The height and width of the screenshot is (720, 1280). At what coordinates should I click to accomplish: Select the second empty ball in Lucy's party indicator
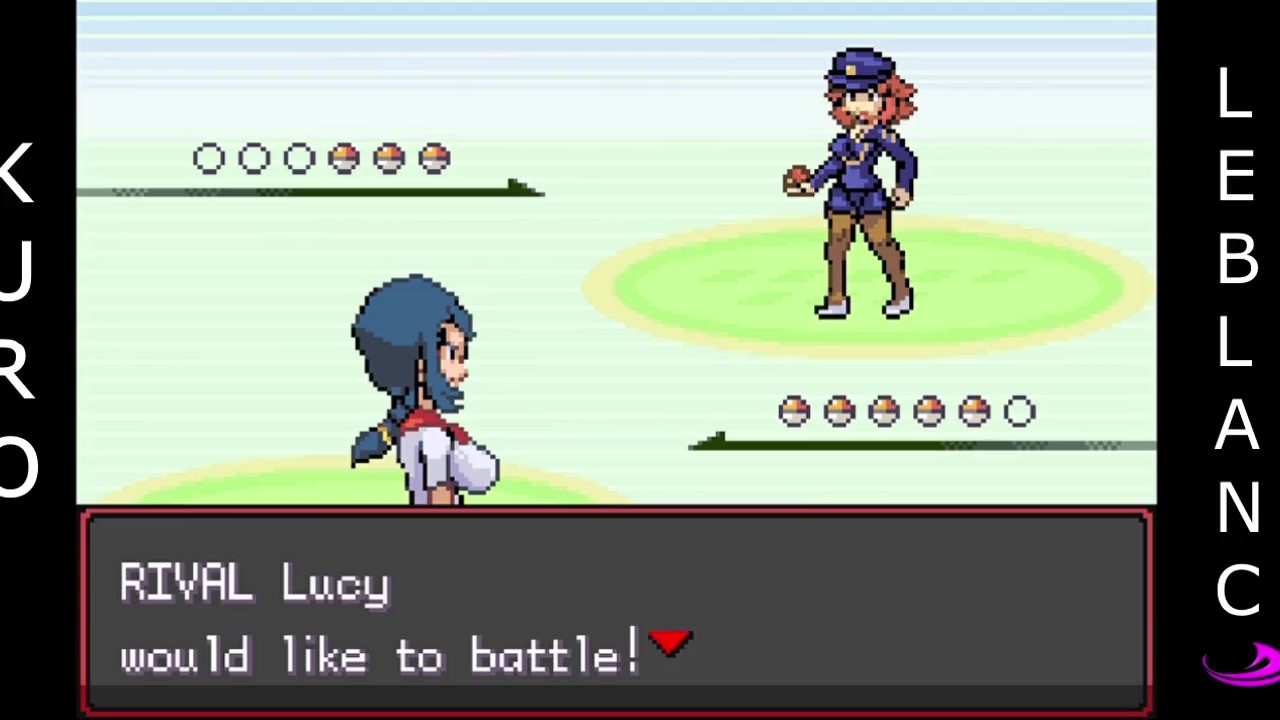254,158
